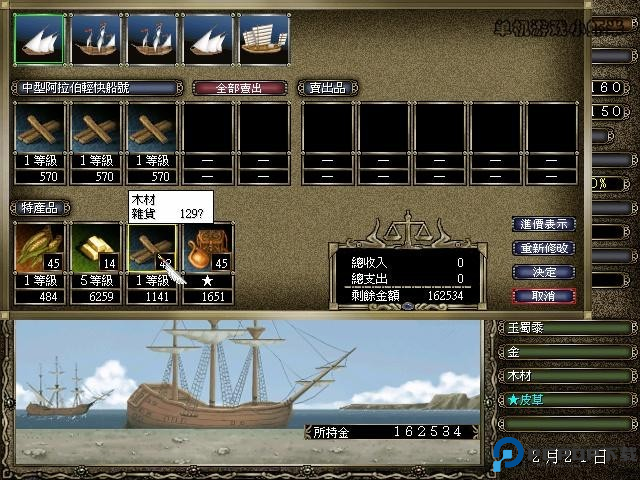Confirm the trade with 決定
Viewport: 640px width, 480px height.
544,272
